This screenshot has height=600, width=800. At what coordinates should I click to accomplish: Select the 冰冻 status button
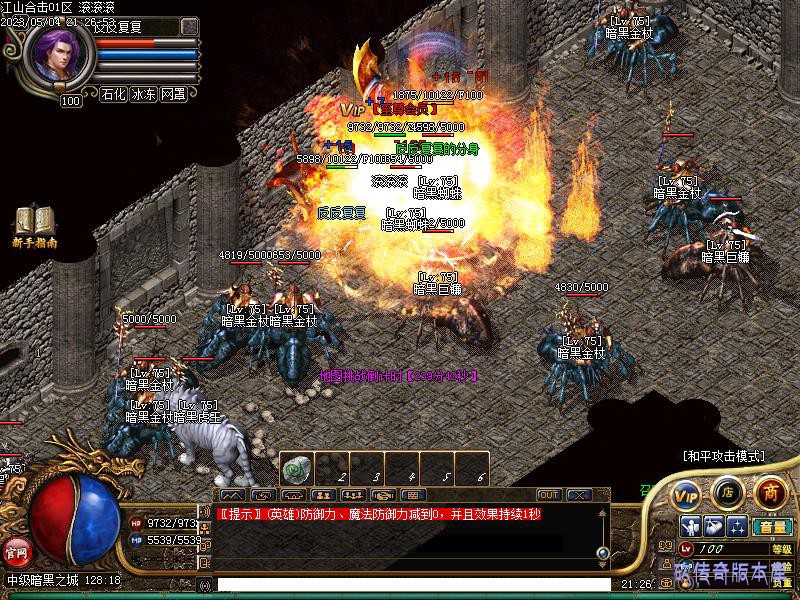144,95
